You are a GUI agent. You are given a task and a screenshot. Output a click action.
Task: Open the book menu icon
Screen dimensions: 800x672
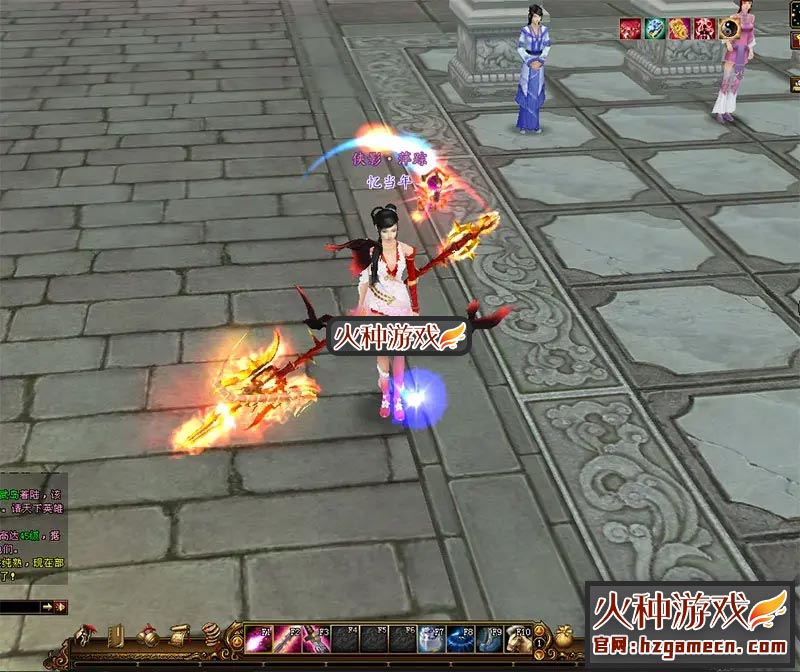click(116, 636)
